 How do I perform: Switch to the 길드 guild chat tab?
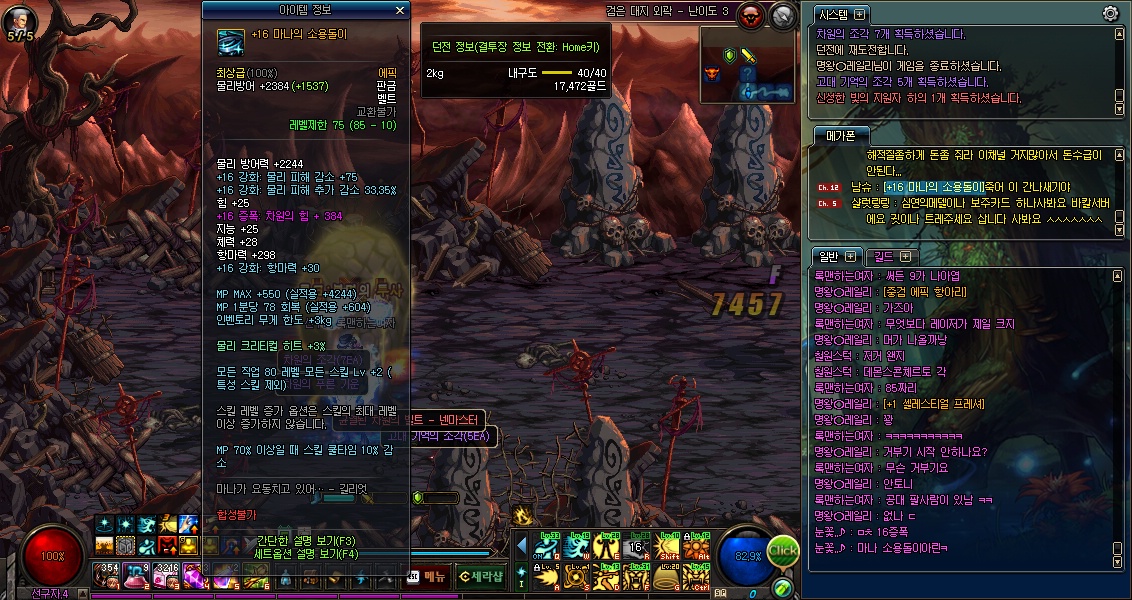[x=885, y=256]
